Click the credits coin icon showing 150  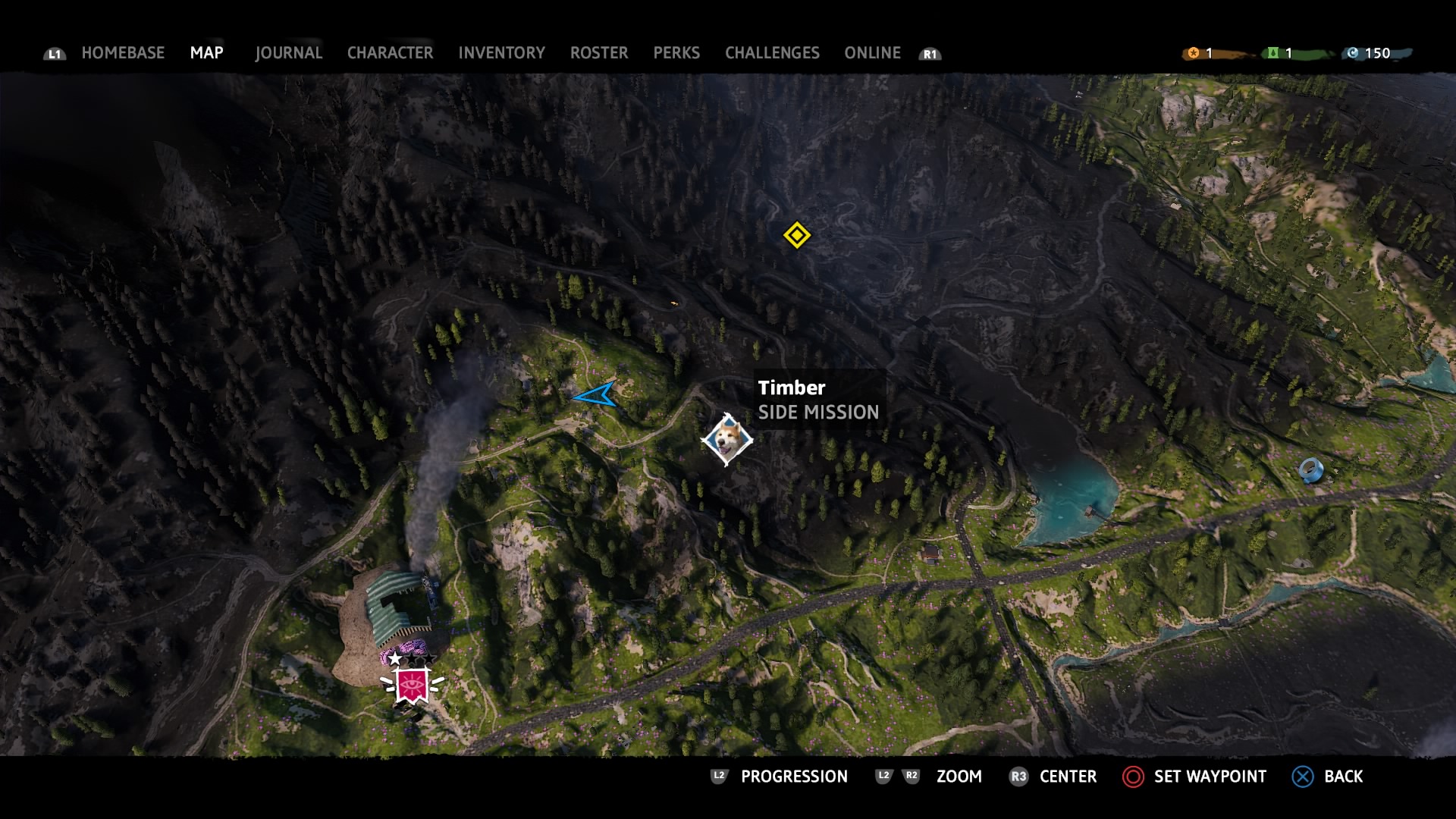[1354, 53]
